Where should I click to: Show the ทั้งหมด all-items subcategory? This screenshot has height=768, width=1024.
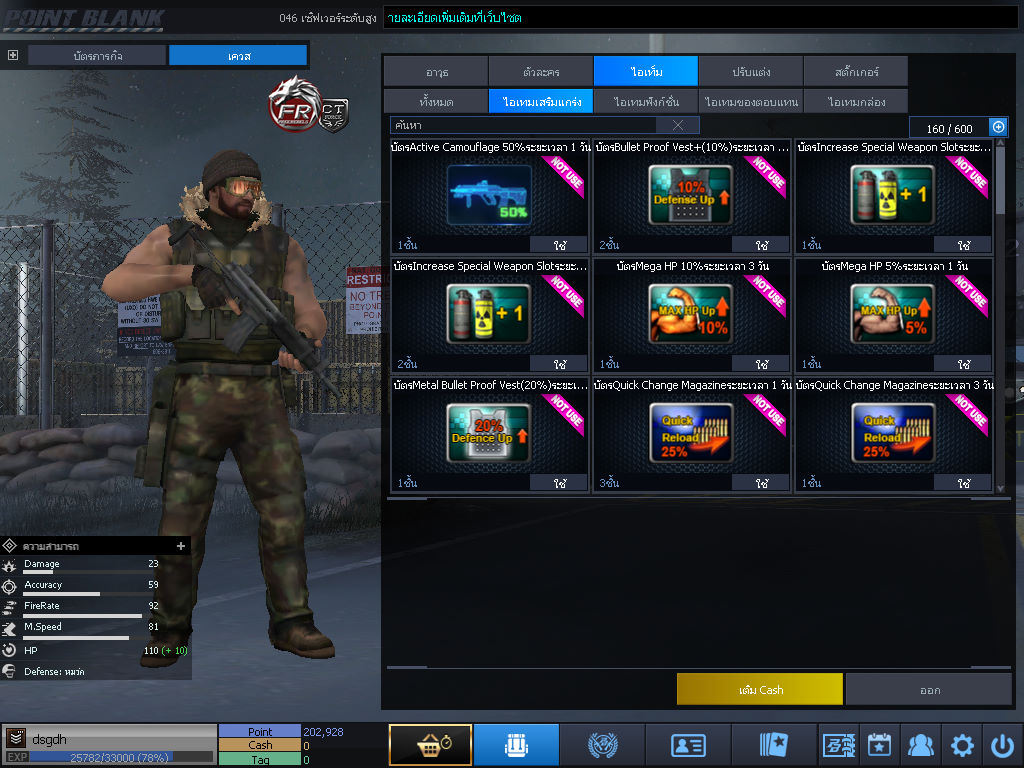(x=435, y=101)
